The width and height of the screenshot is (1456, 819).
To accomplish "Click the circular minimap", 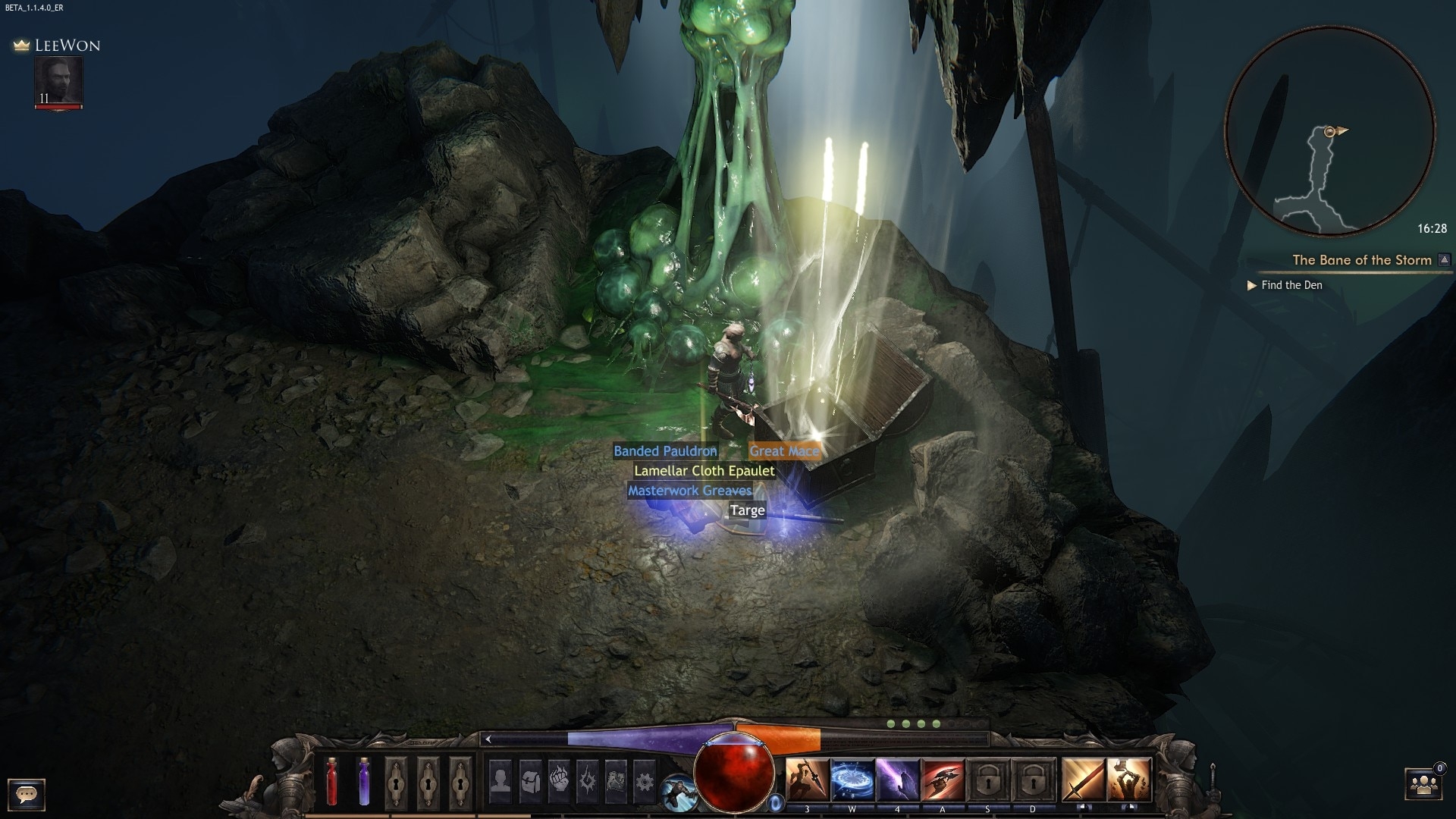I will pos(1329,131).
